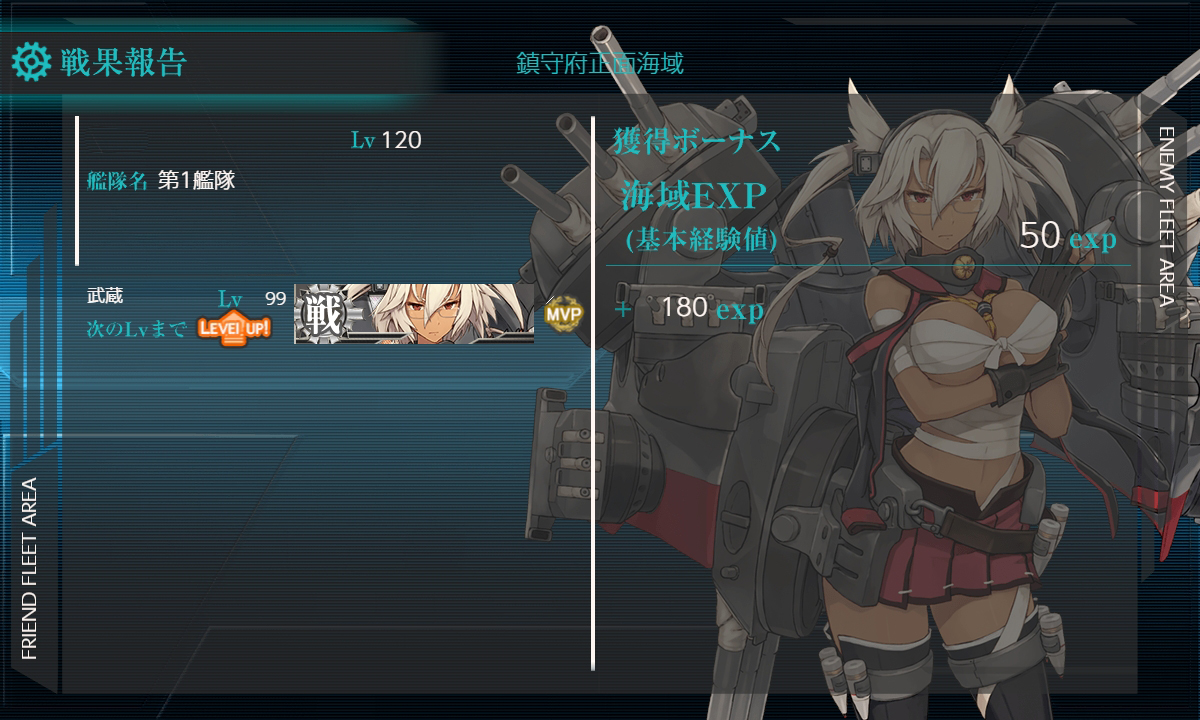1200x720 pixels.
Task: Open the ENEMY FLEET AREA side tab
Action: click(1166, 215)
